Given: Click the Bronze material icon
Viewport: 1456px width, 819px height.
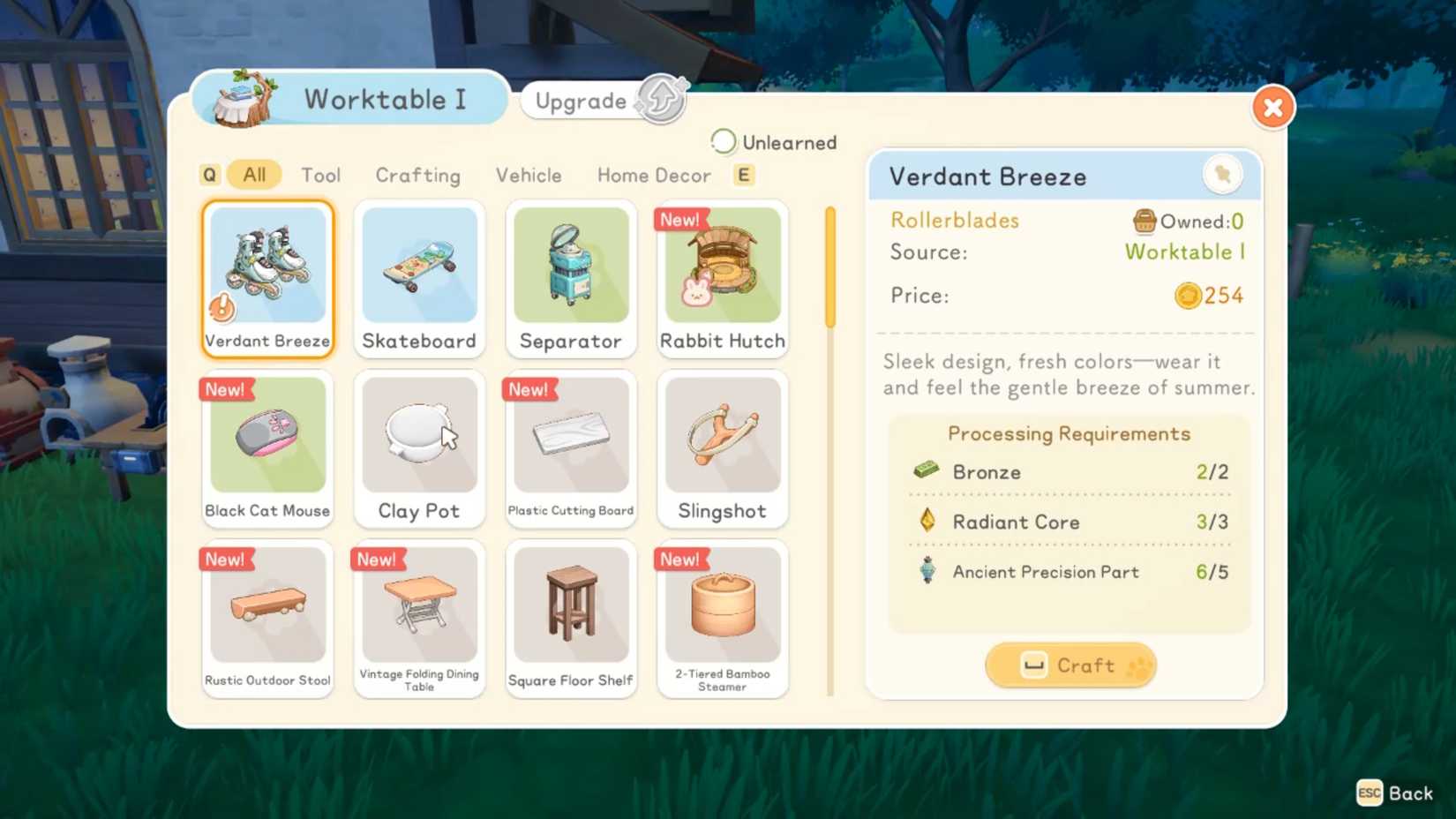Looking at the screenshot, I should click(x=926, y=470).
